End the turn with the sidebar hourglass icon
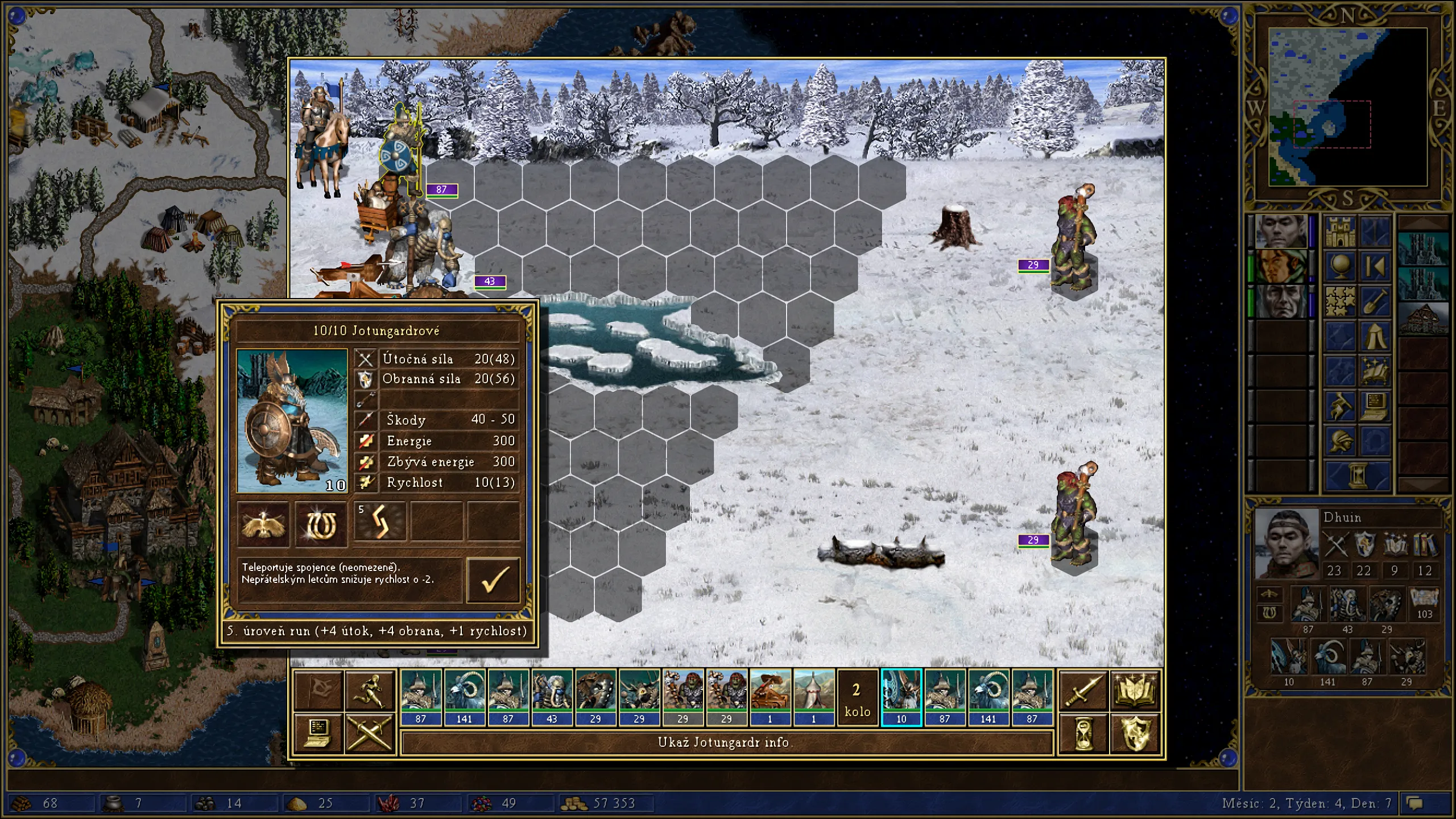1456x819 pixels. click(x=1358, y=474)
